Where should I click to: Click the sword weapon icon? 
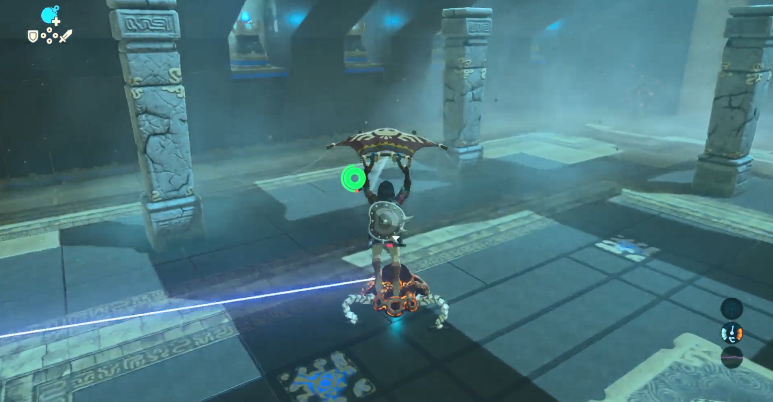pos(66,37)
